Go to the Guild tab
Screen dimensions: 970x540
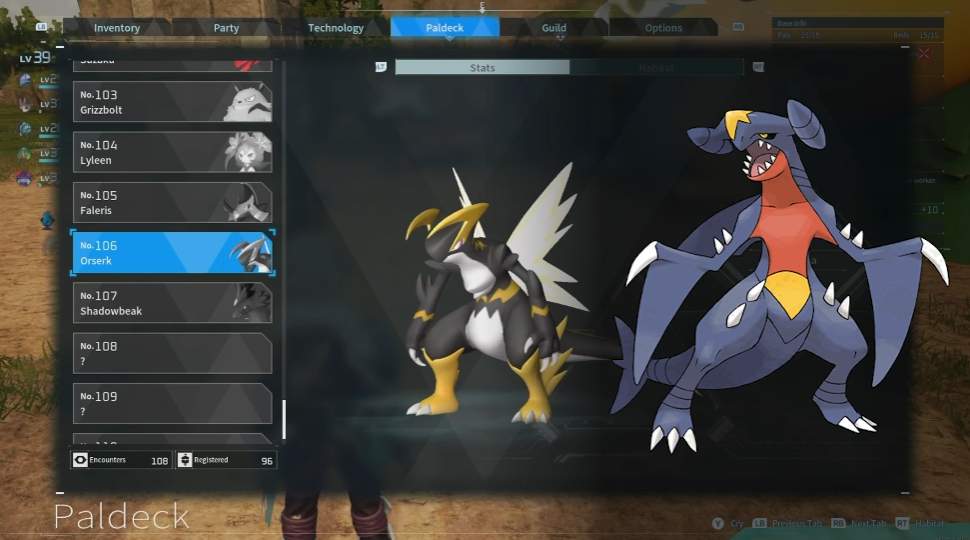pyautogui.click(x=554, y=28)
